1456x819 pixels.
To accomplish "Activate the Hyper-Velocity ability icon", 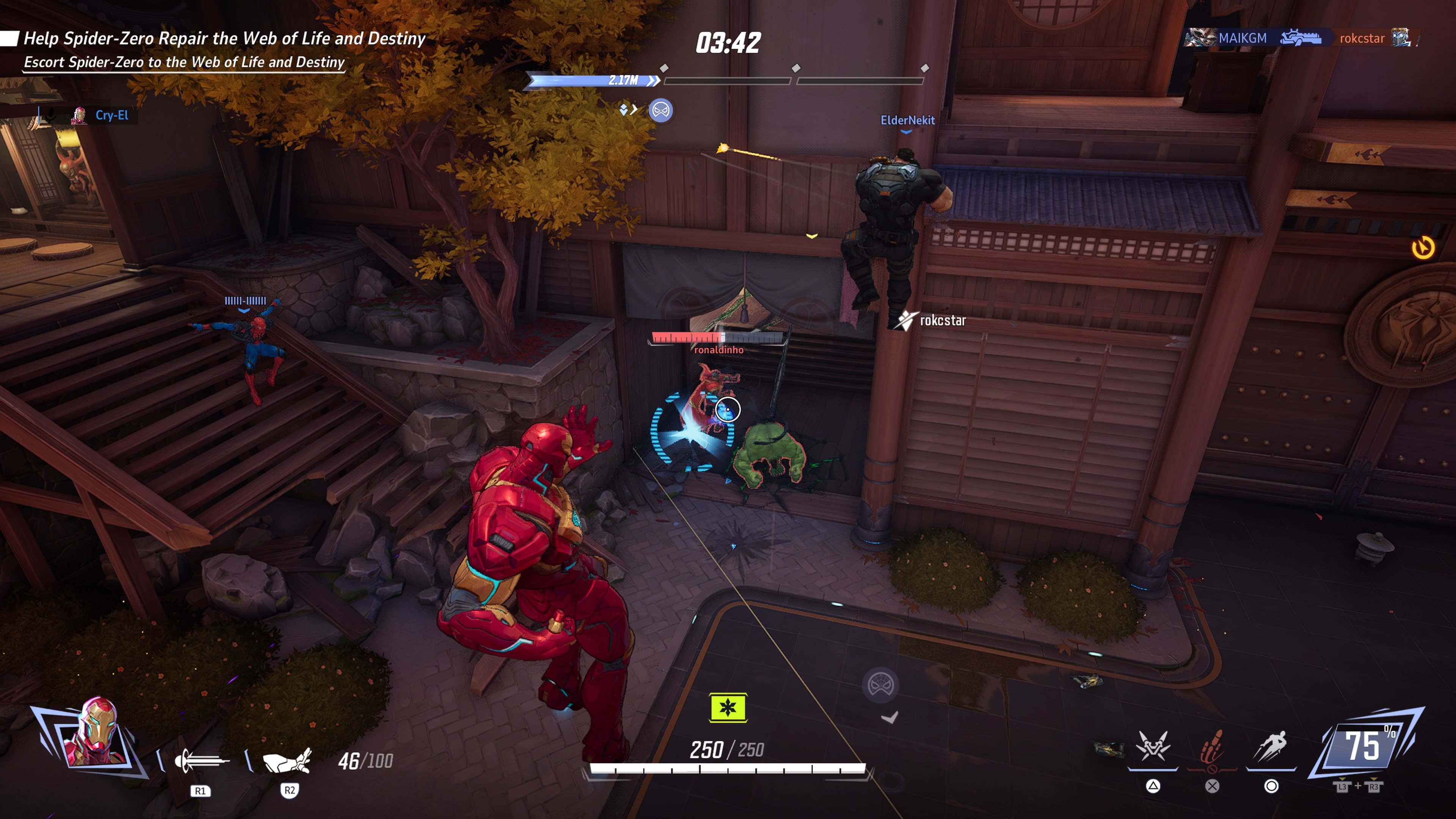I will tap(1273, 746).
